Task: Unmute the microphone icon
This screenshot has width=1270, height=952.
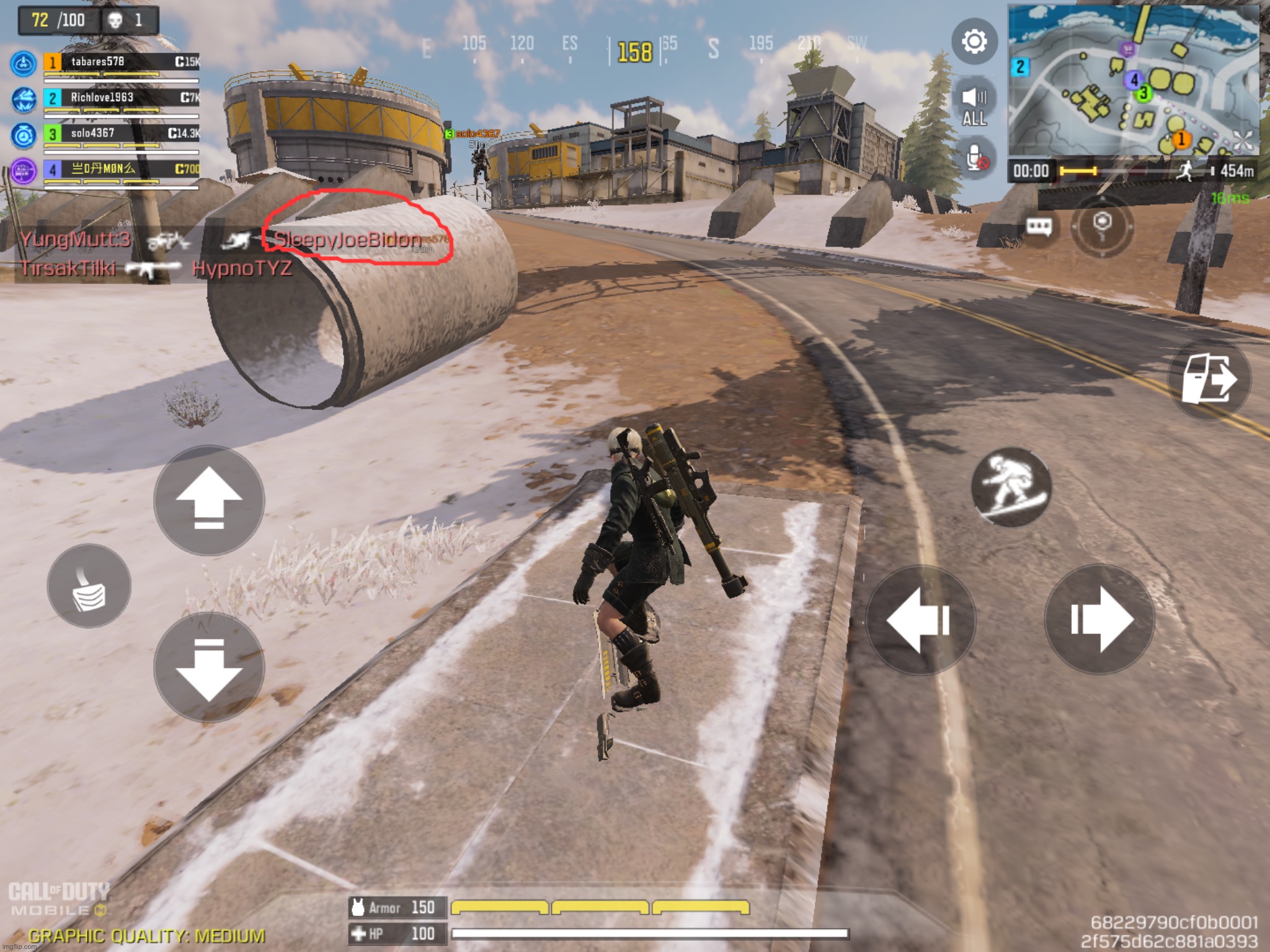Action: click(x=975, y=157)
